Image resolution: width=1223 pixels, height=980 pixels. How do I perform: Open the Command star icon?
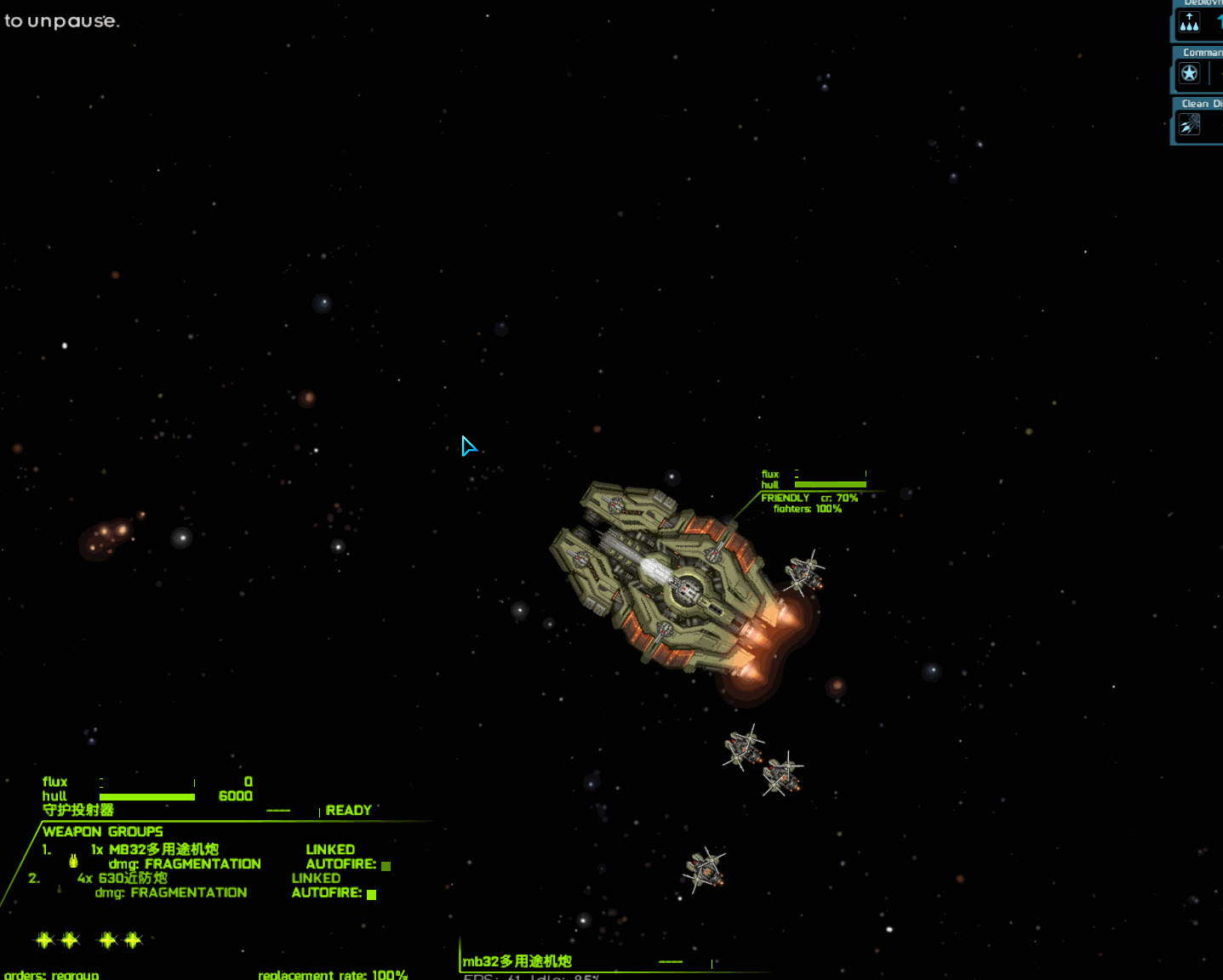coord(1189,74)
